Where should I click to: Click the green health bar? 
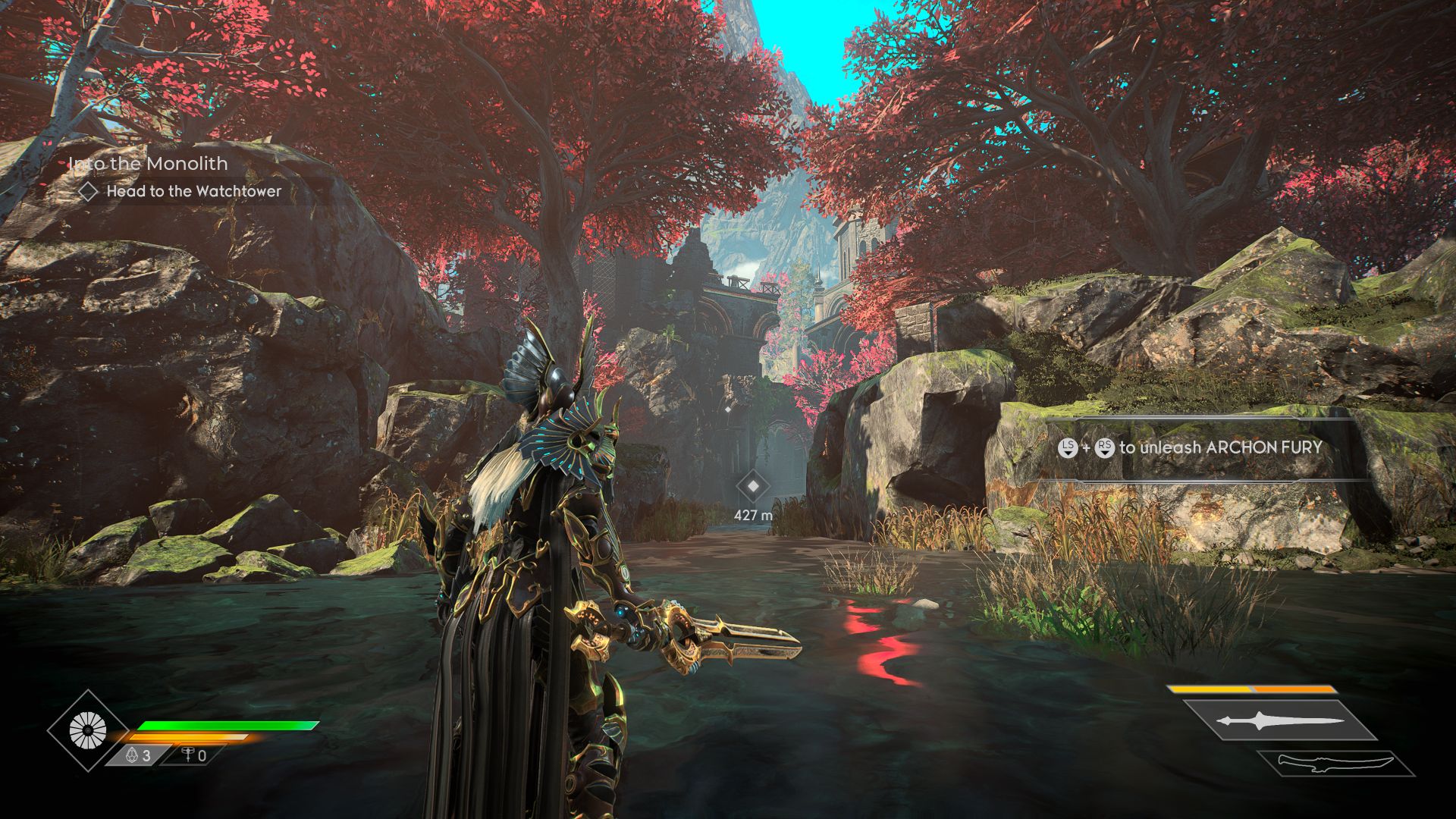[x=226, y=725]
